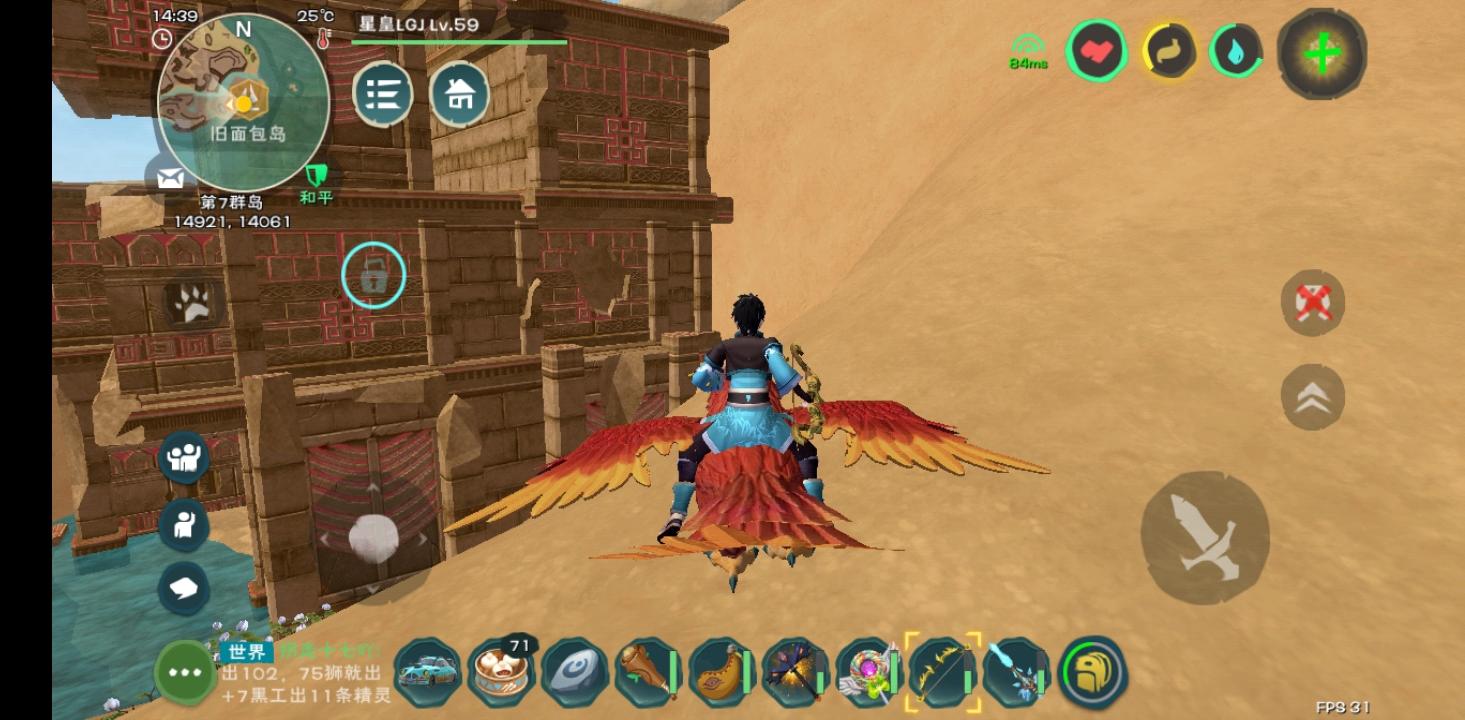Image resolution: width=1465 pixels, height=720 pixels.
Task: Open the yellow backpack inventory
Action: point(1092,672)
